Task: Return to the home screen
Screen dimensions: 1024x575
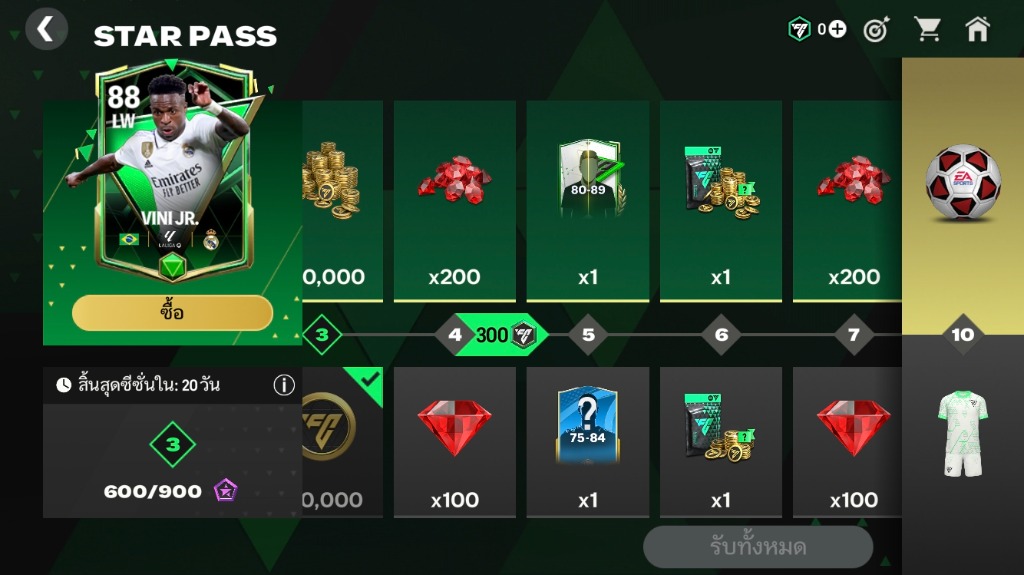Action: [978, 30]
